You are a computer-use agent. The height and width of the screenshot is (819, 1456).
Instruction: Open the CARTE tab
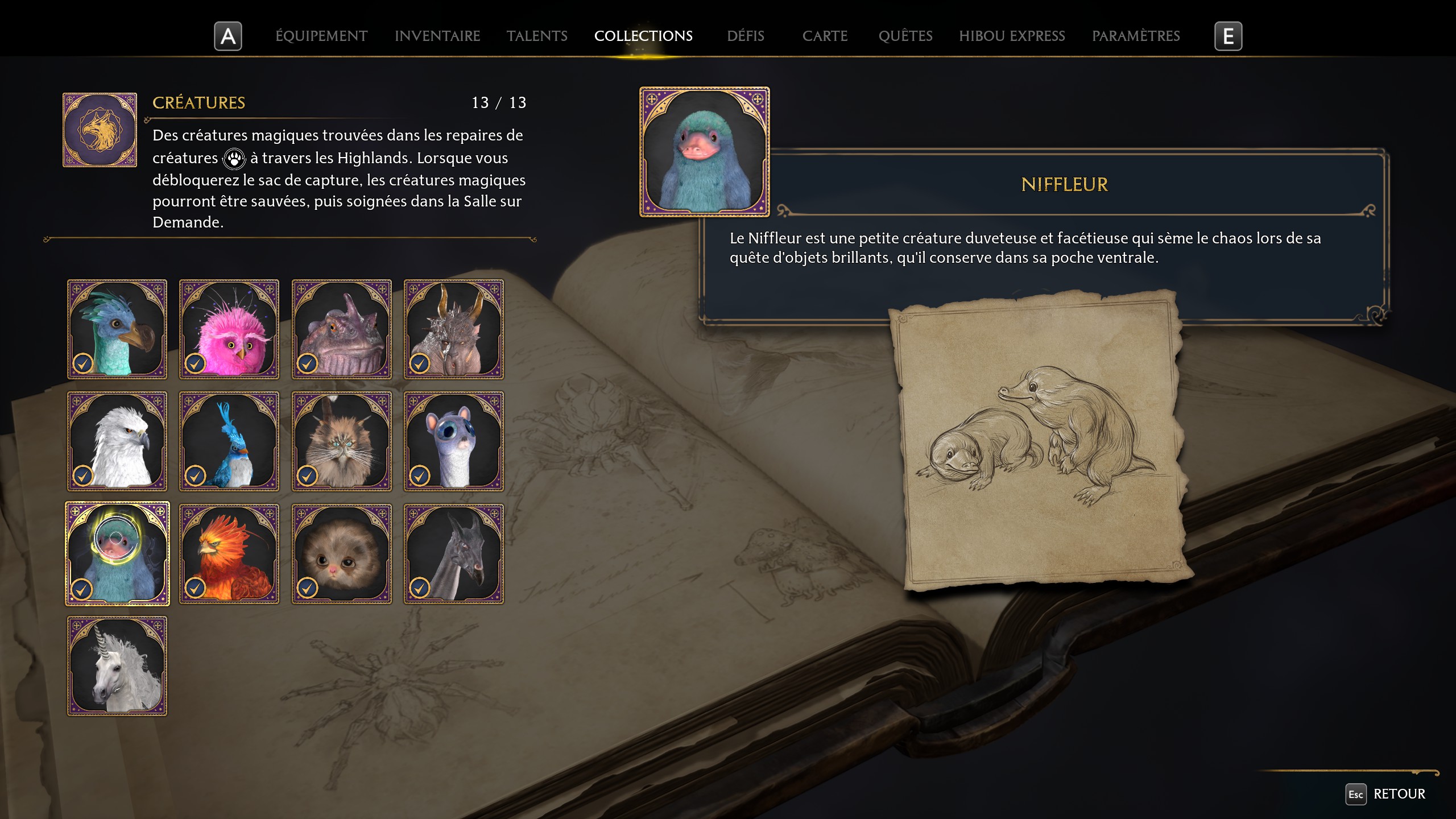coord(825,36)
